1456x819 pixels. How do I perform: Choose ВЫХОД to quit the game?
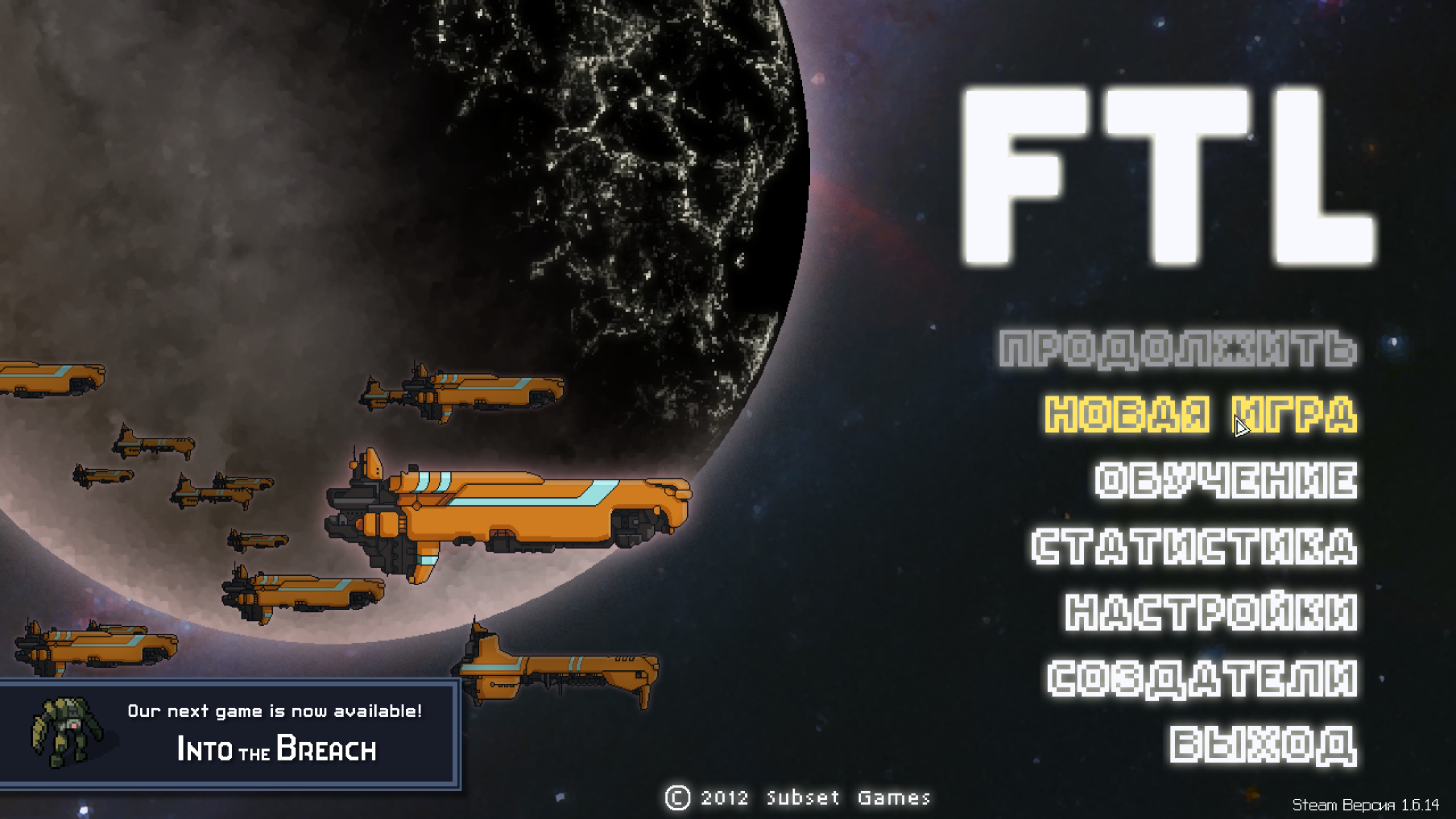(x=1263, y=744)
